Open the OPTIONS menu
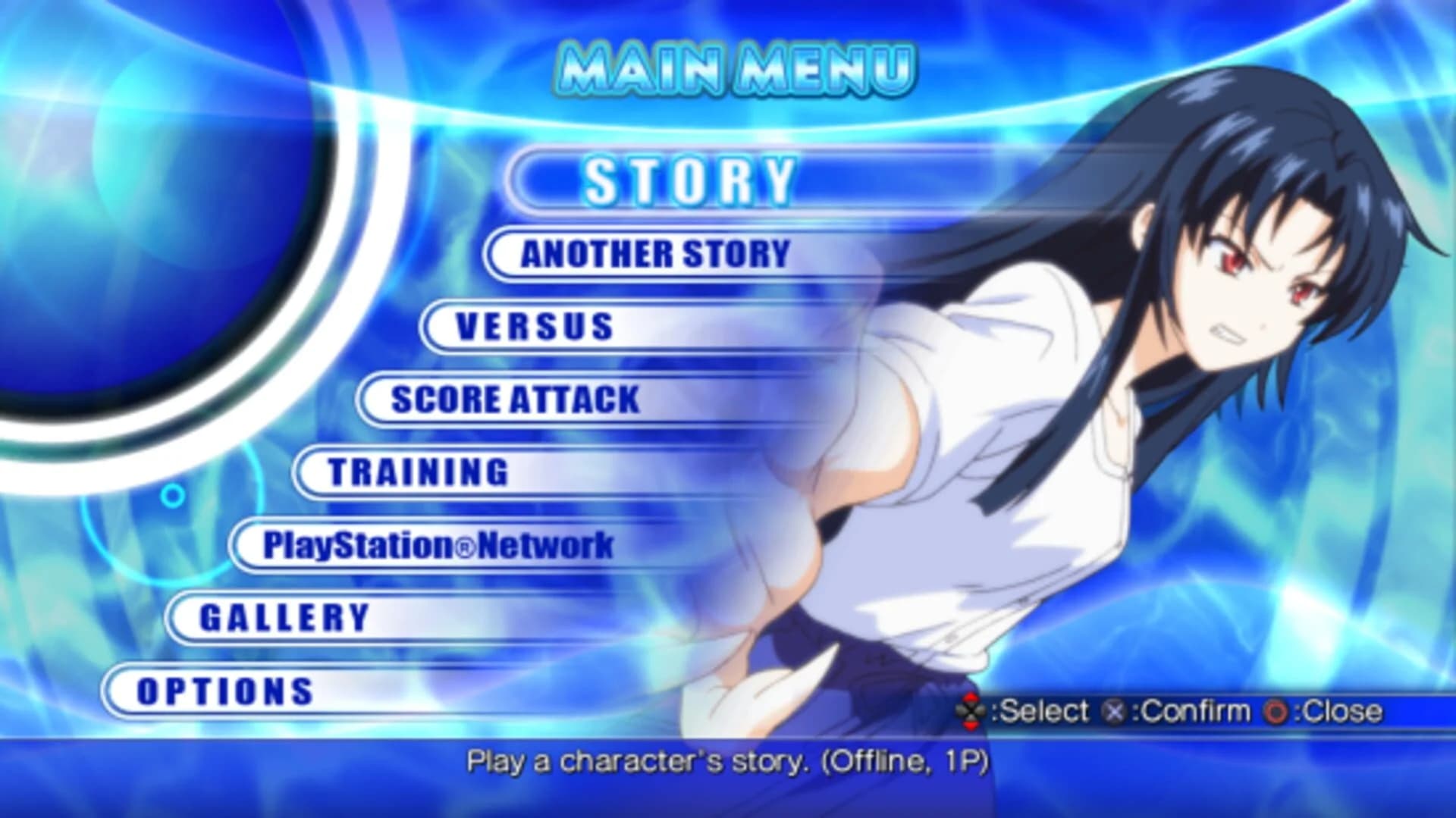The height and width of the screenshot is (818, 1456). (x=224, y=691)
